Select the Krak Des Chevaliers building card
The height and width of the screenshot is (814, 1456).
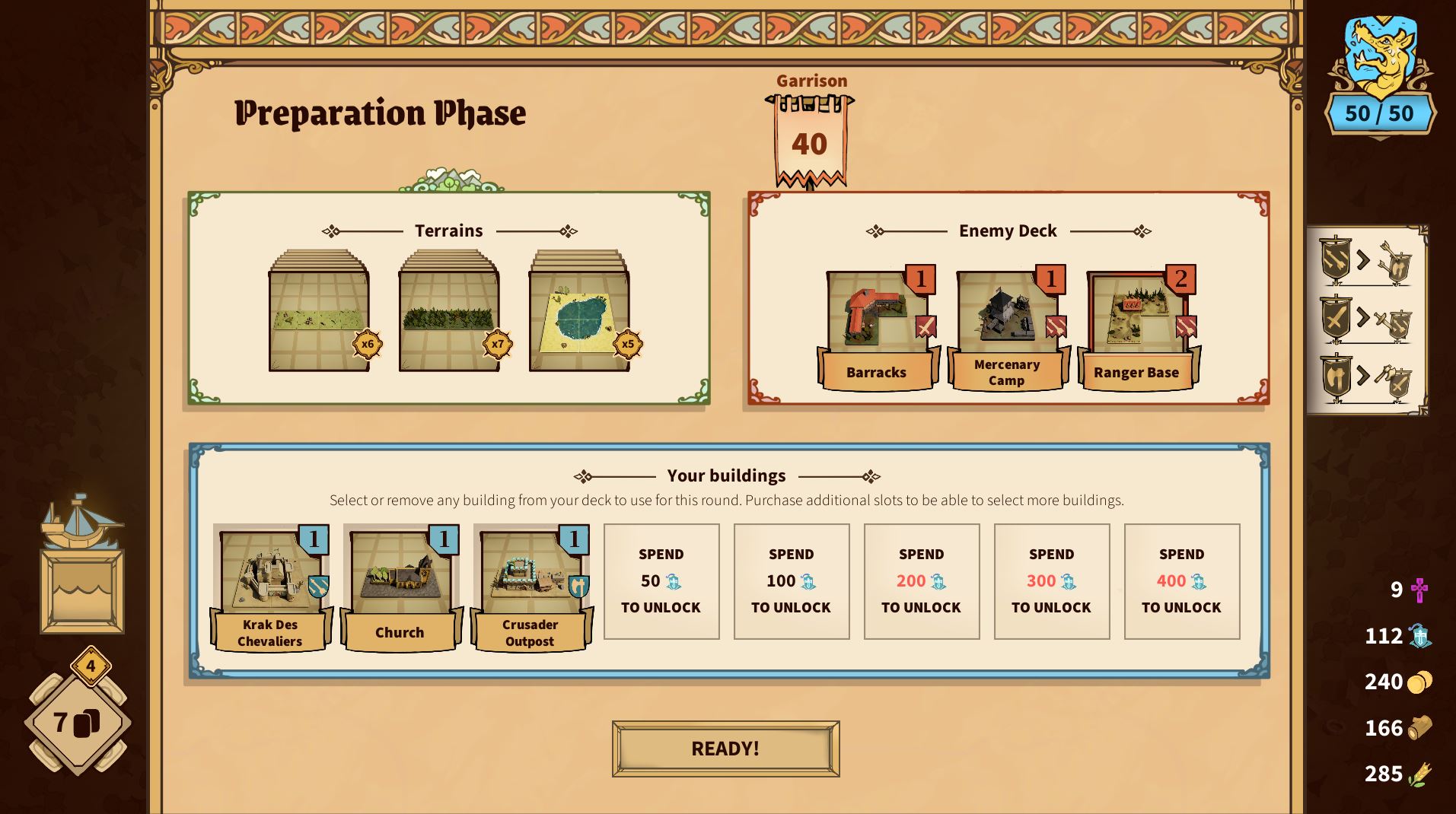270,587
